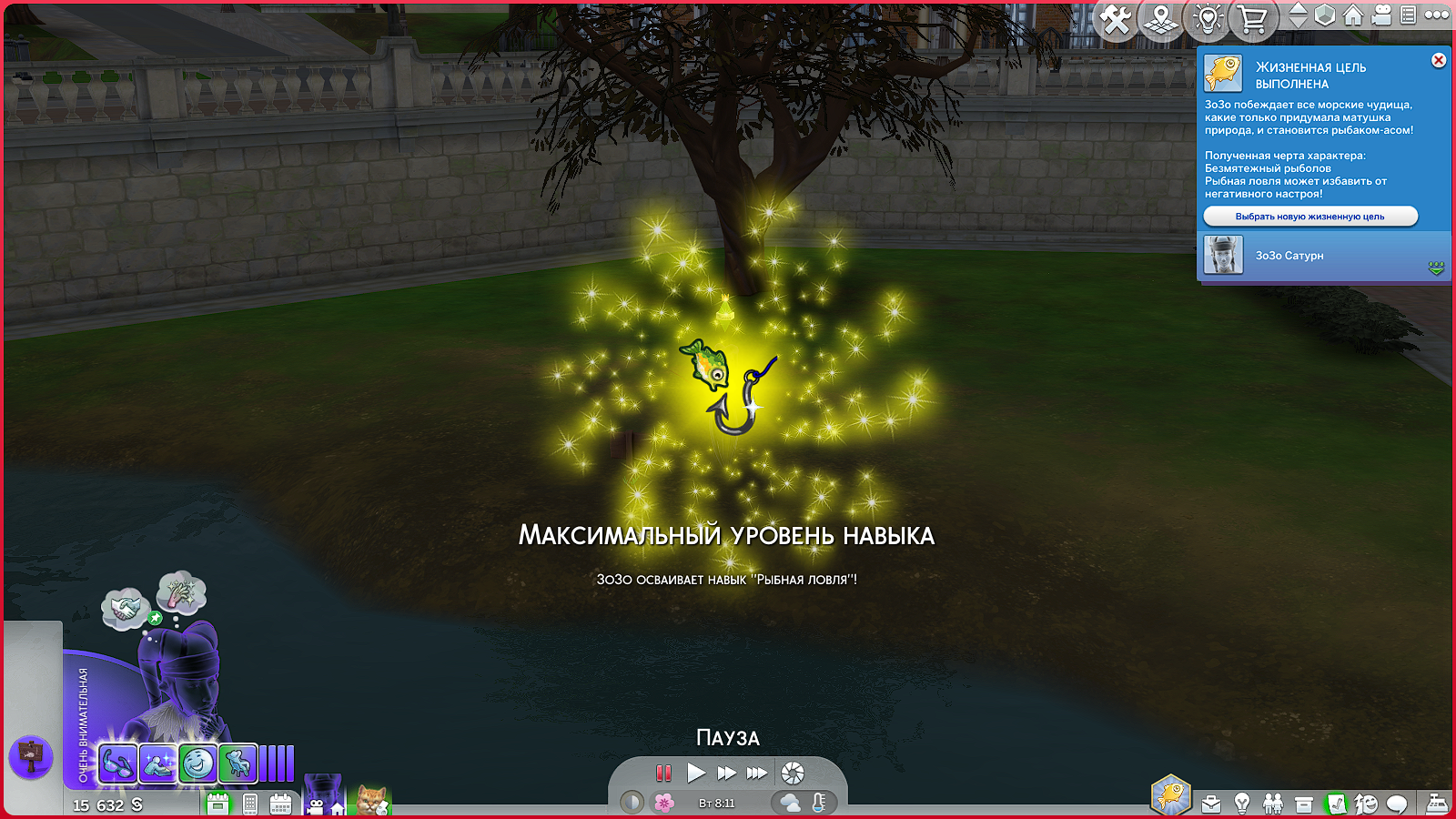Open ЗоЗо's career panel via briefcase icon
Viewport: 1456px width, 819px height.
tap(1211, 802)
